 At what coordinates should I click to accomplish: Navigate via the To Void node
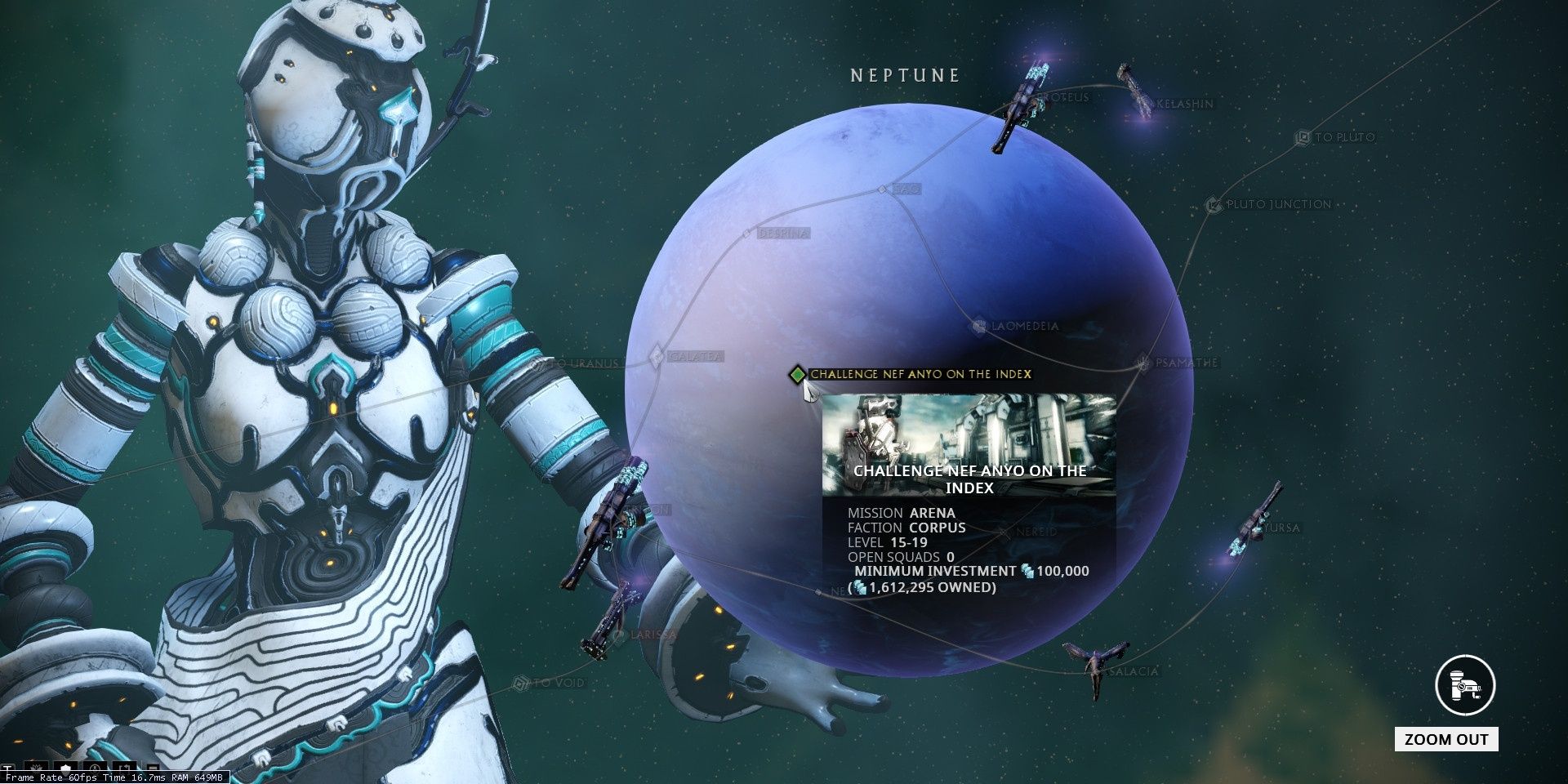520,683
